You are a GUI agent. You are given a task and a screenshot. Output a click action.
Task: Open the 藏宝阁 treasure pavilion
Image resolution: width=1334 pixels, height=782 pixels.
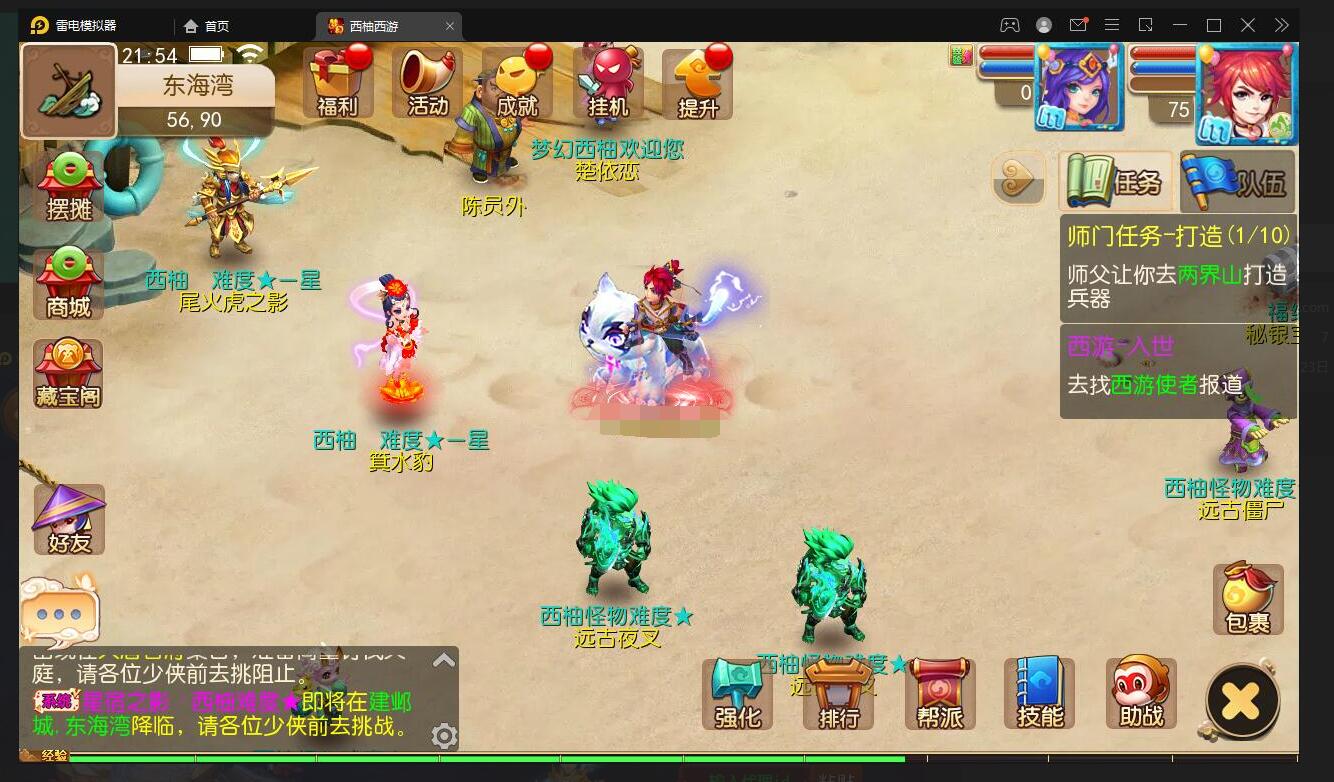[69, 374]
